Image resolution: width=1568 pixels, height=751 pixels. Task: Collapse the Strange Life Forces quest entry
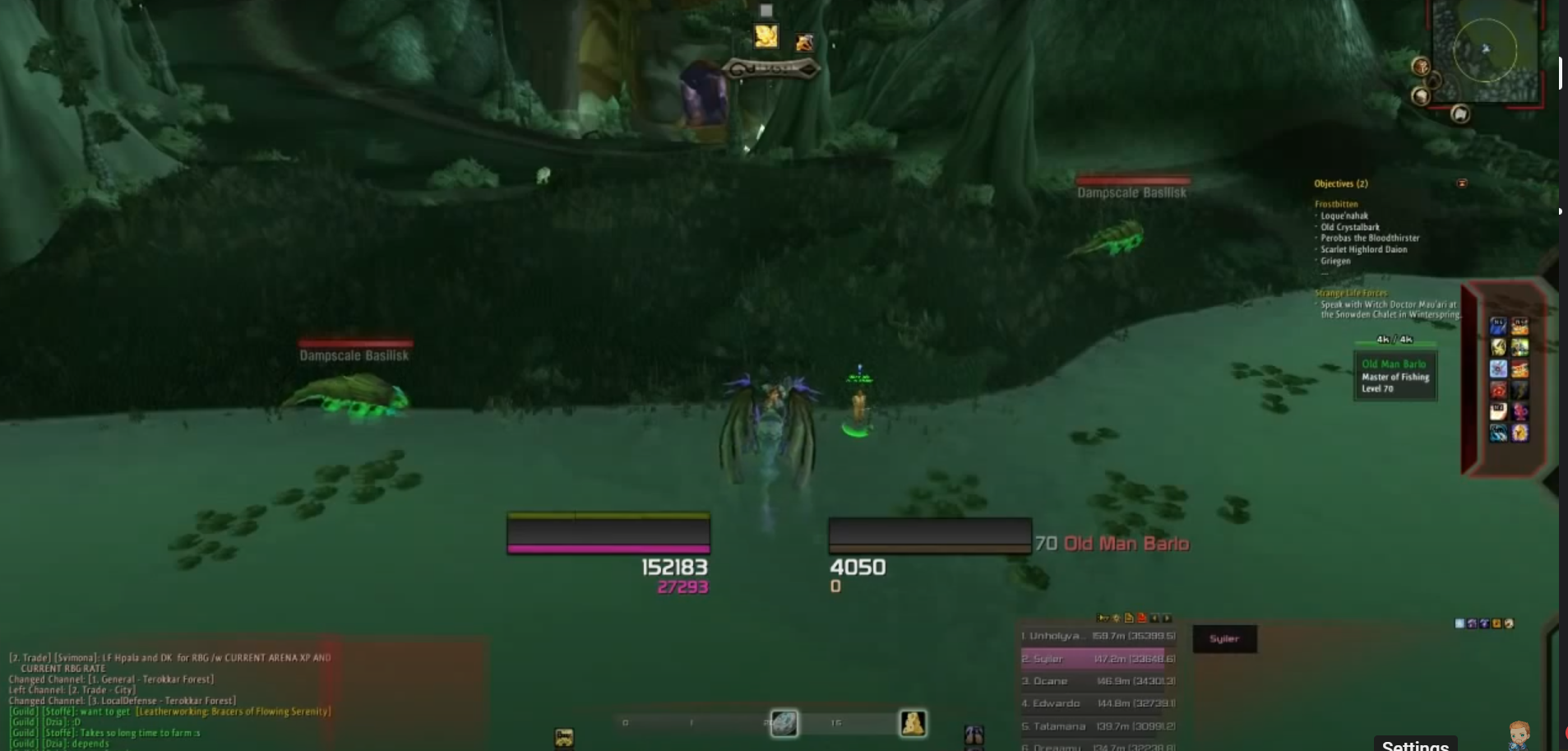(x=1352, y=293)
